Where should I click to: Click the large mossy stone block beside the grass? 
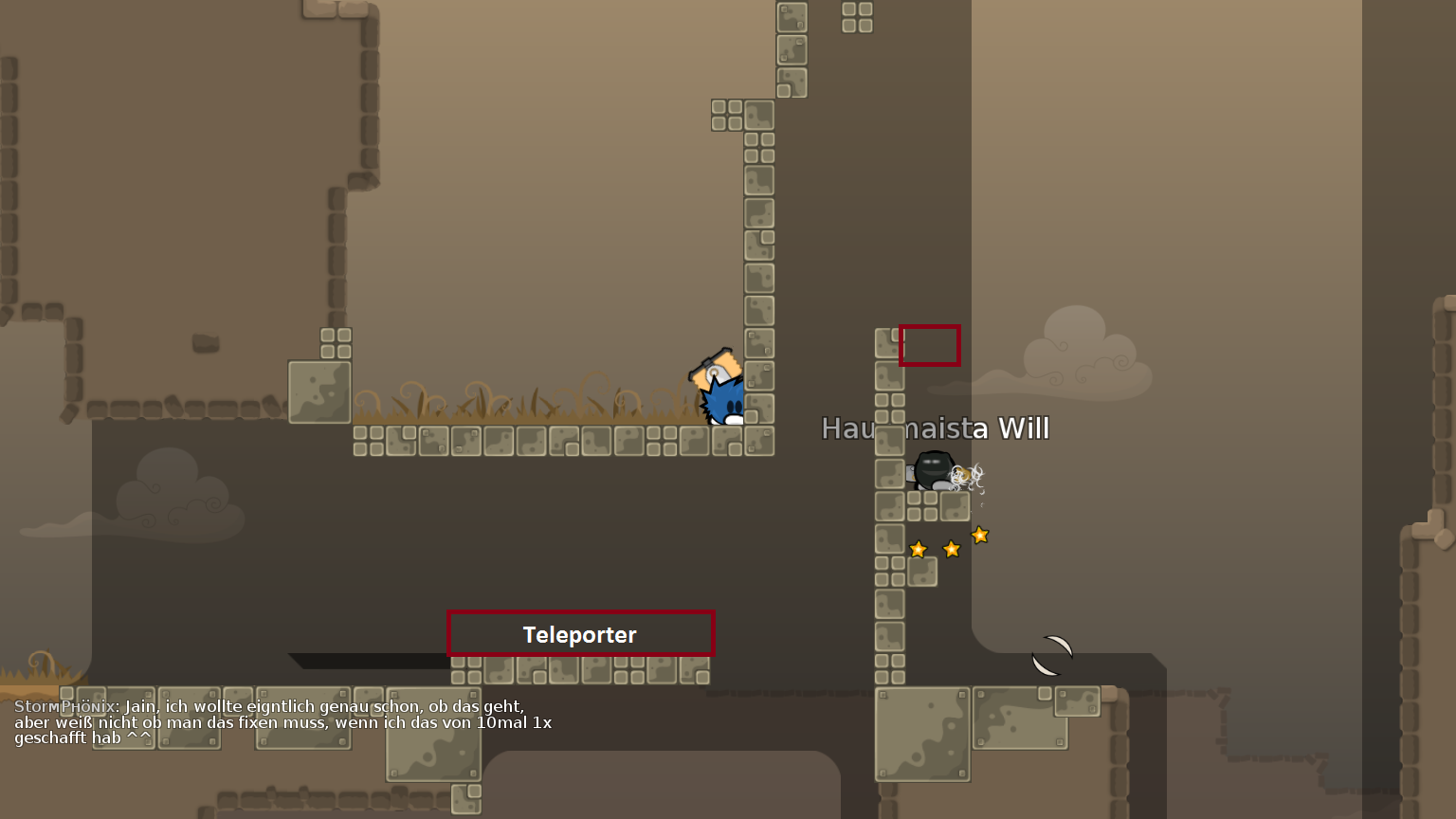[320, 389]
